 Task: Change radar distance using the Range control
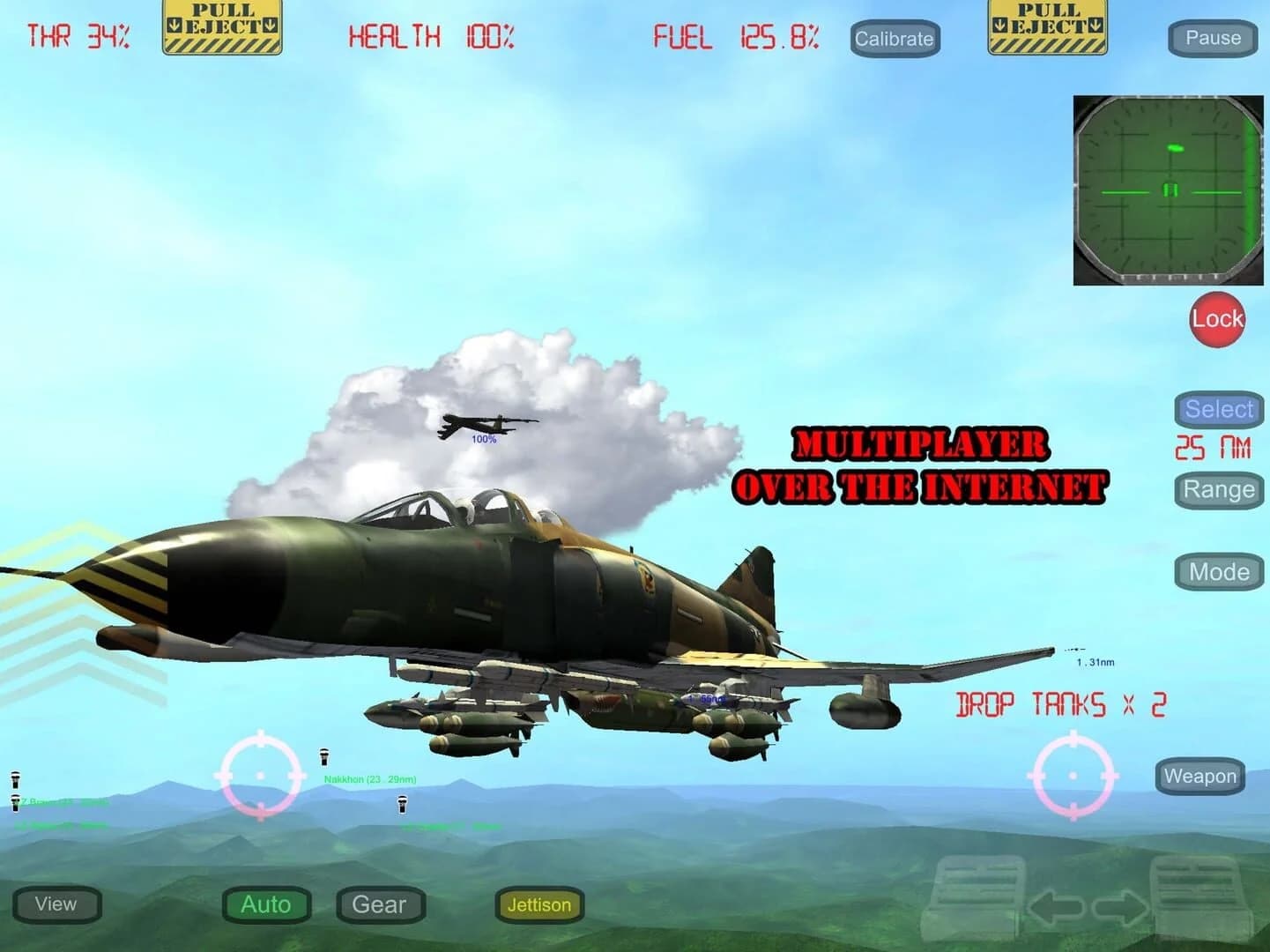click(x=1218, y=489)
